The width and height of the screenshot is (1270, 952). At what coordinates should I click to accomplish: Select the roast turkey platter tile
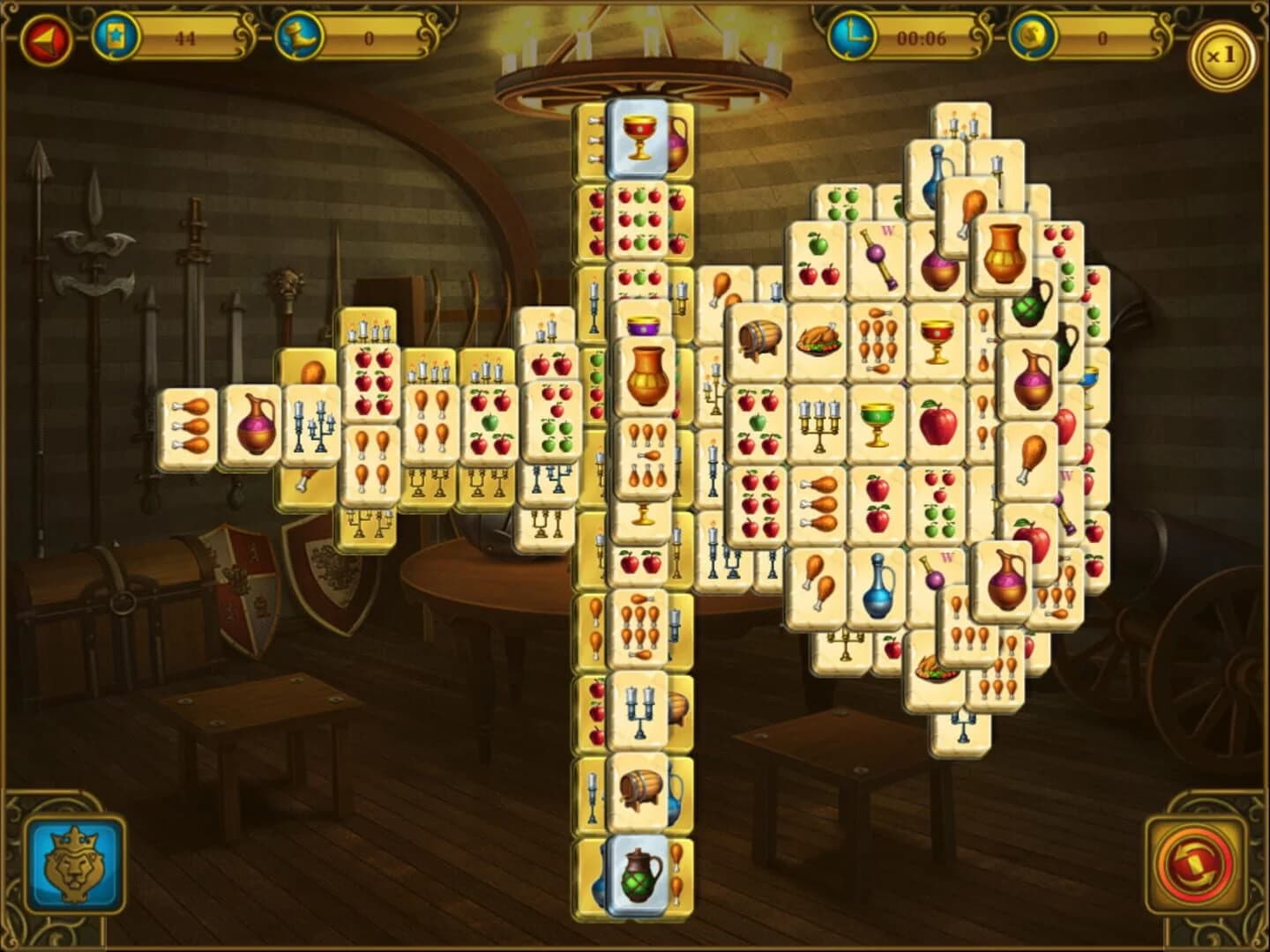tap(816, 339)
